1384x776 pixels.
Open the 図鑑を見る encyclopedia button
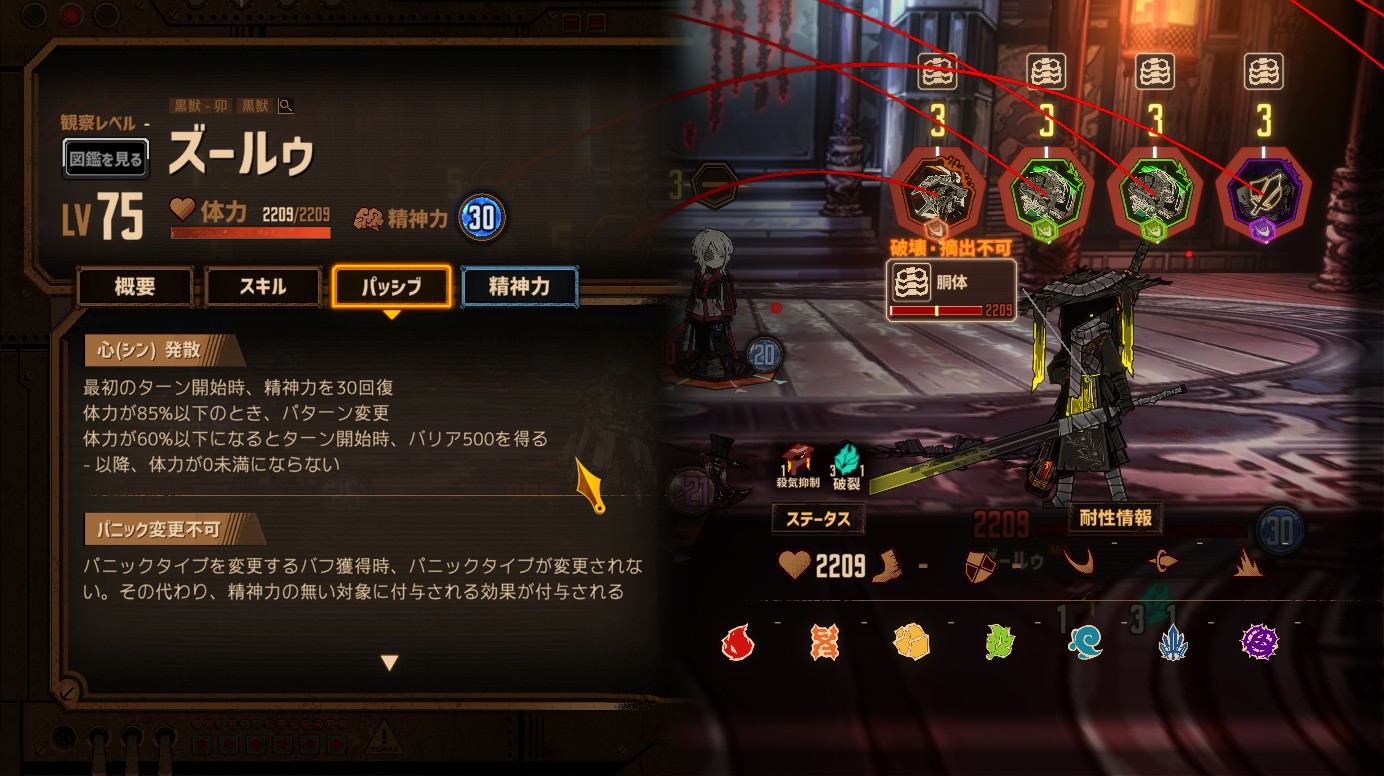[106, 158]
